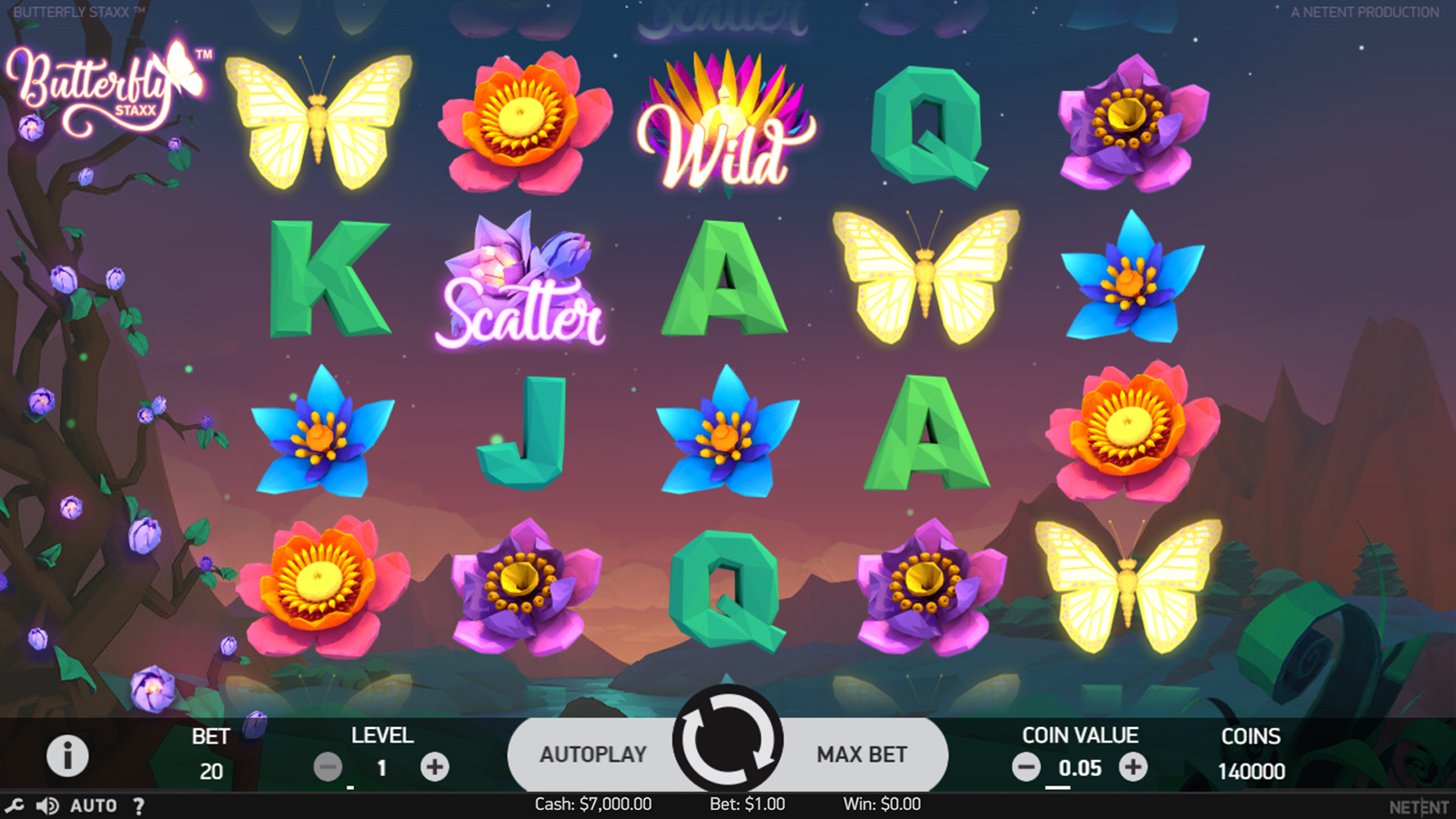Spin the reels with the center button
This screenshot has height=819, width=1456.
(x=728, y=739)
